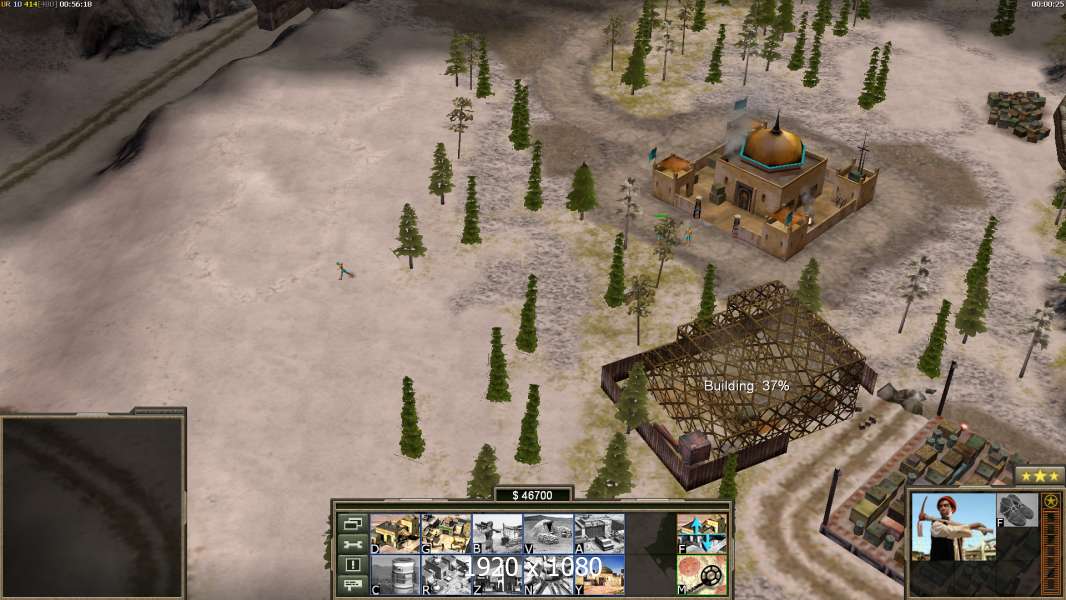Viewport: 1066px width, 600px height.
Task: Select the build icon with hotkey D
Action: click(395, 533)
